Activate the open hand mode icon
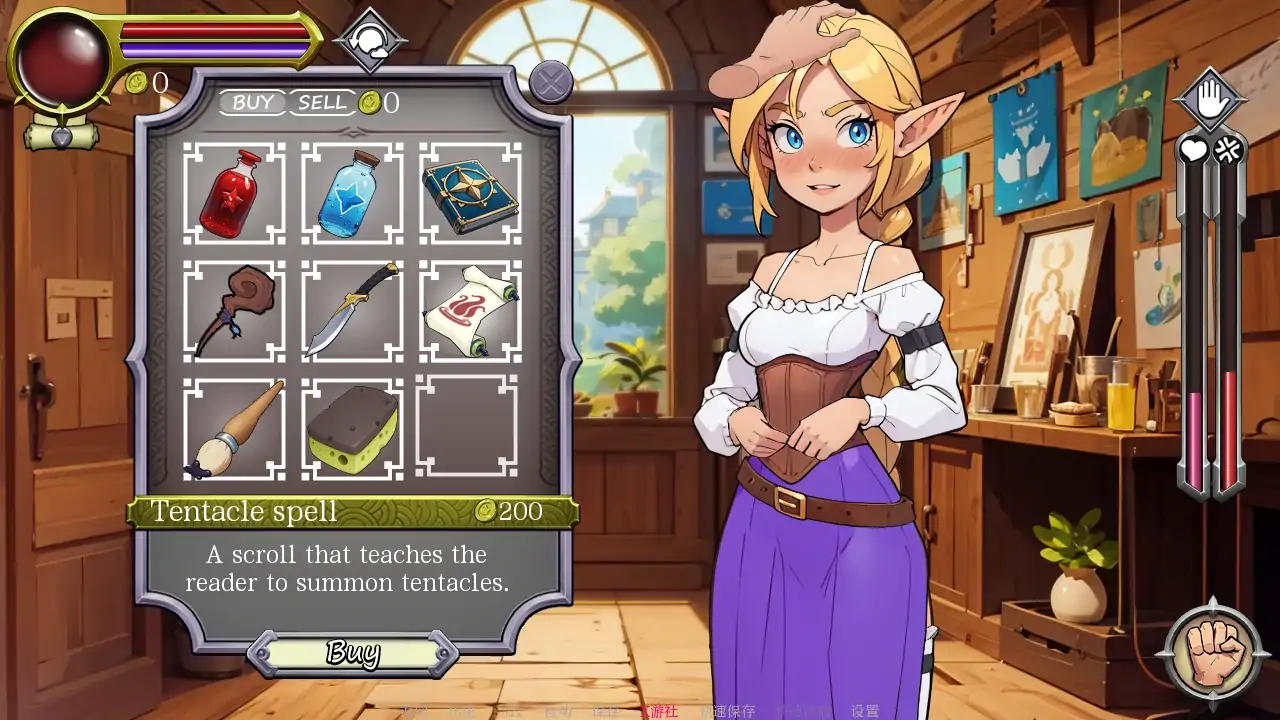 (x=1210, y=99)
